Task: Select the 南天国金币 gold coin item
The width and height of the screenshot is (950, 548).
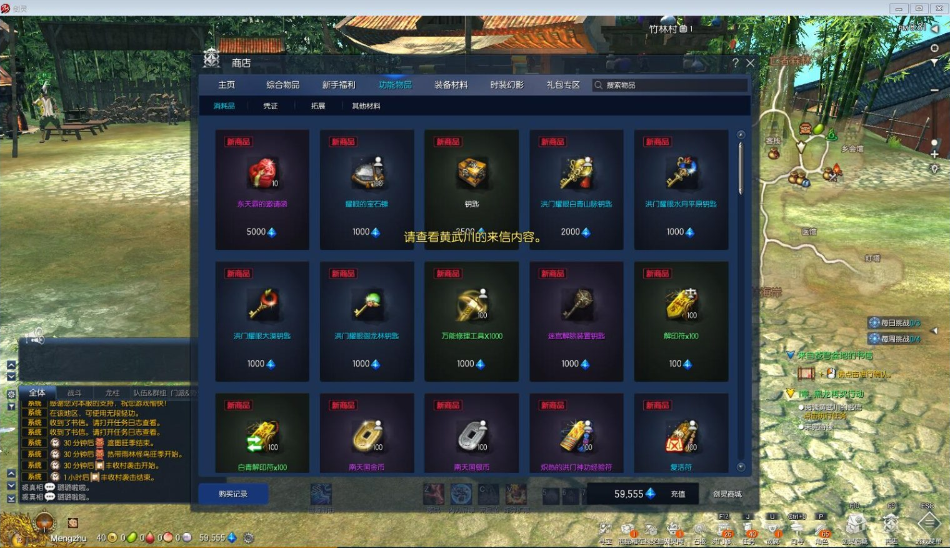Action: click(366, 434)
